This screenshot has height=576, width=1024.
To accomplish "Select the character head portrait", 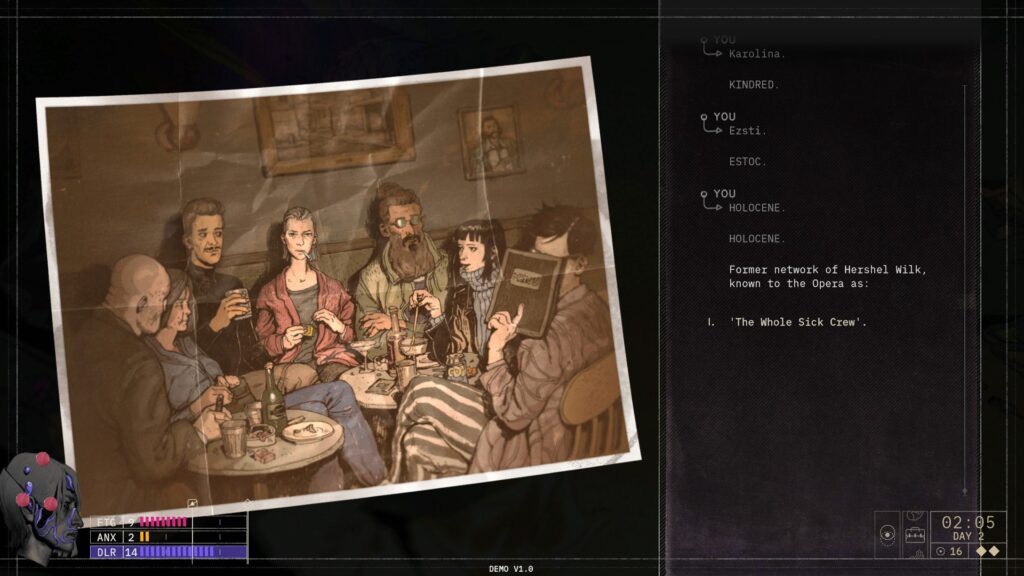I will [43, 504].
